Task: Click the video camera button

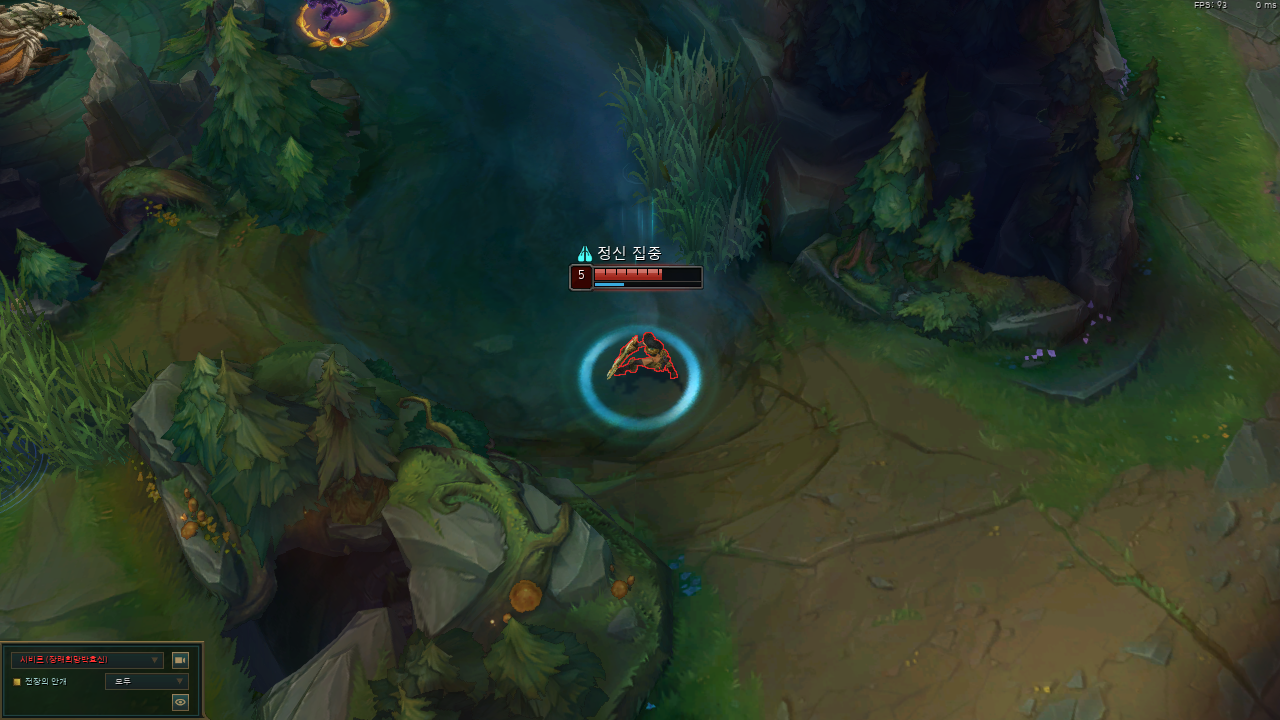Action: tap(180, 660)
